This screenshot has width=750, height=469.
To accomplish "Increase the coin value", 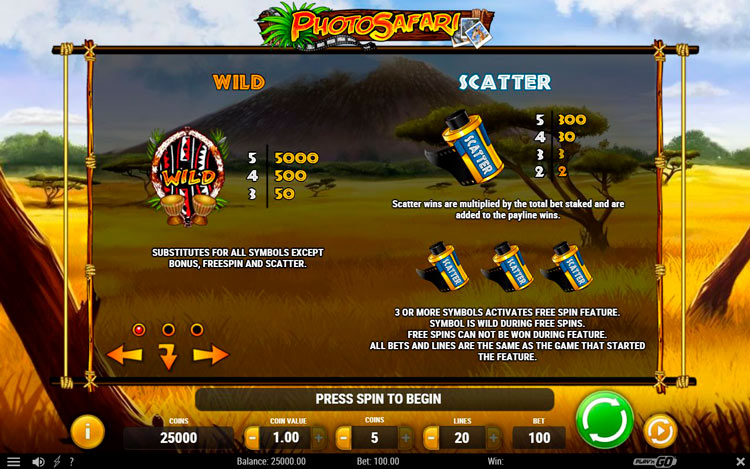I will (x=318, y=437).
